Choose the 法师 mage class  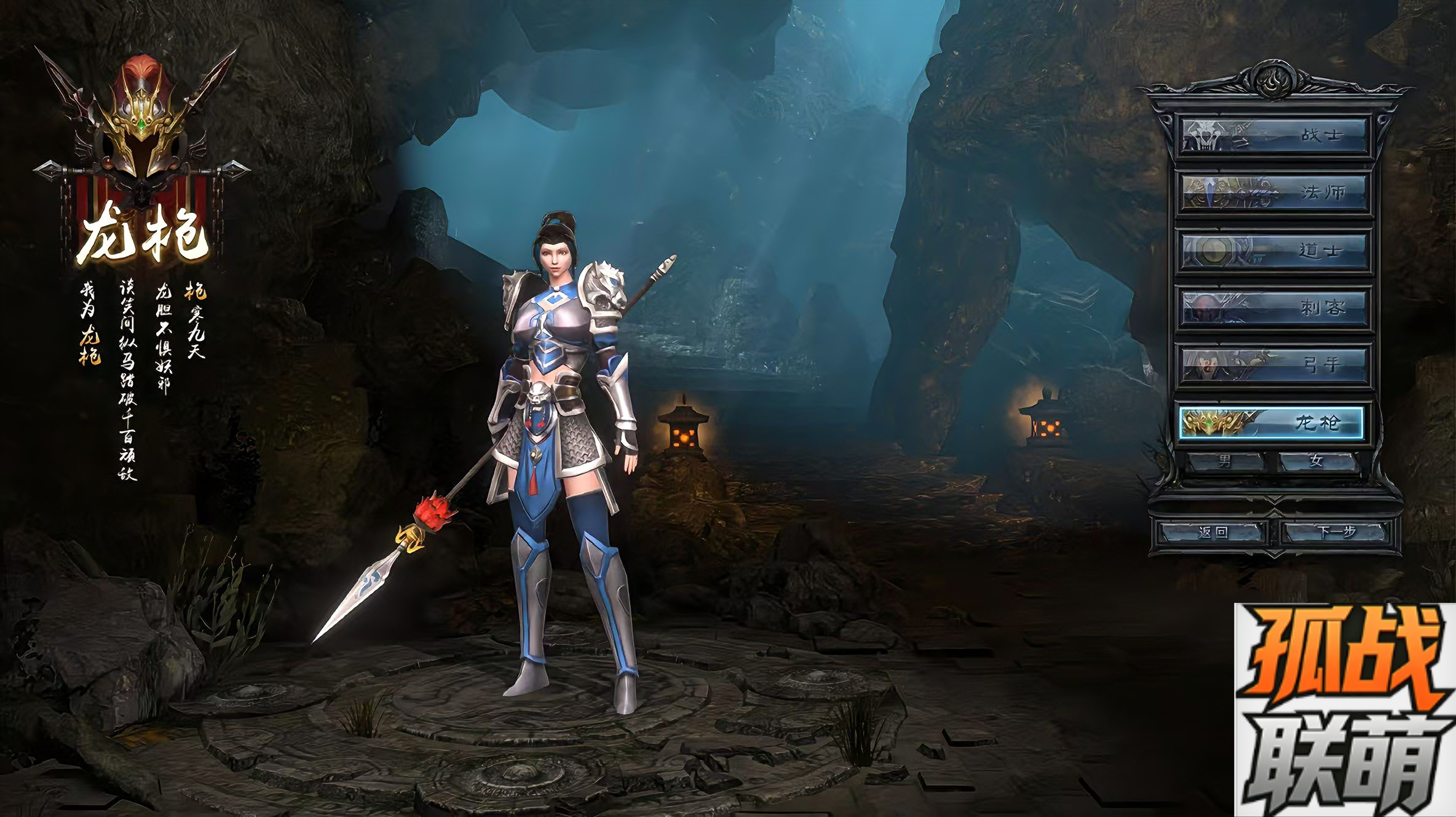pyautogui.click(x=1274, y=193)
